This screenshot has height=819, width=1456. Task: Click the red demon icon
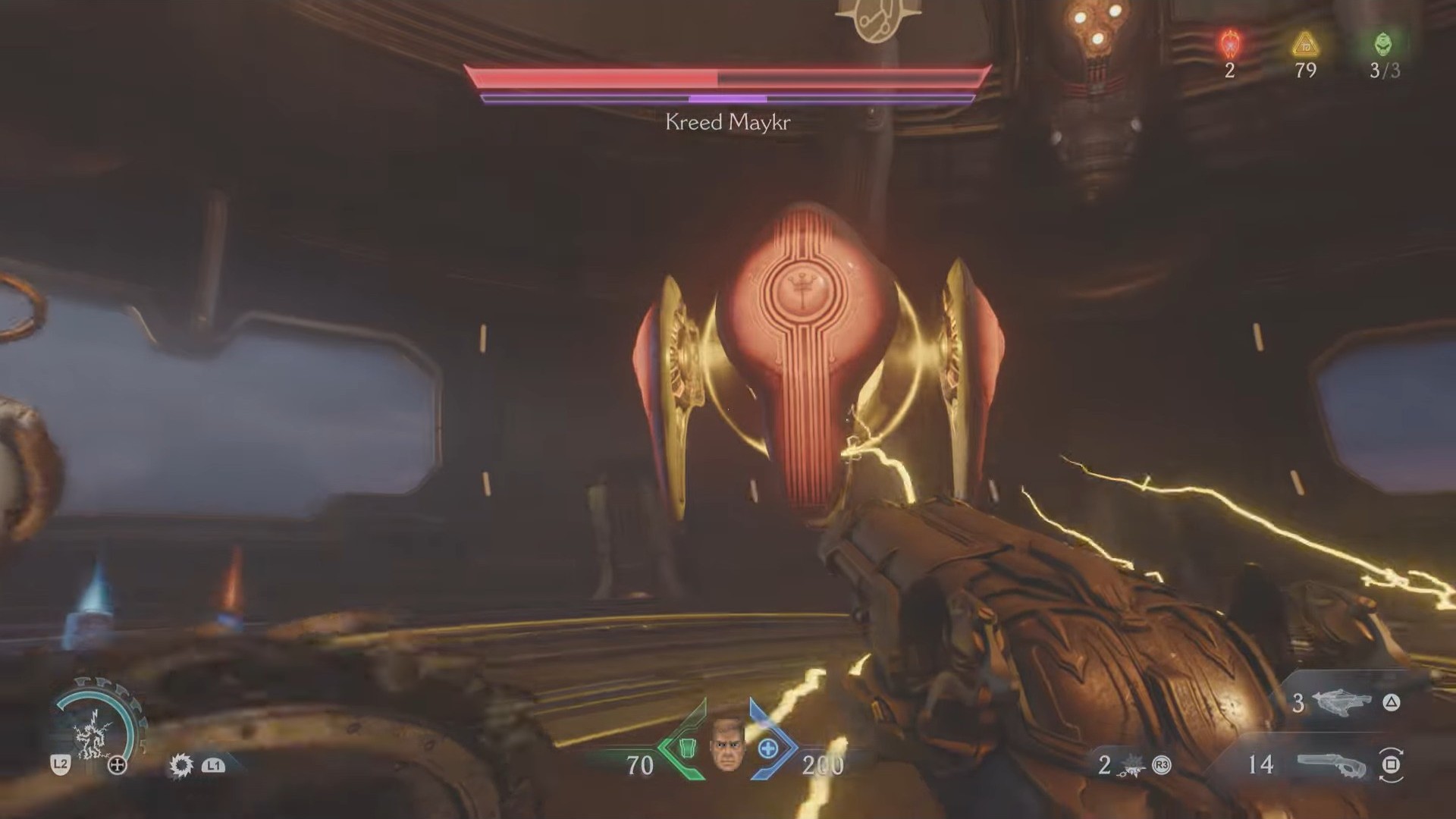tap(1229, 44)
